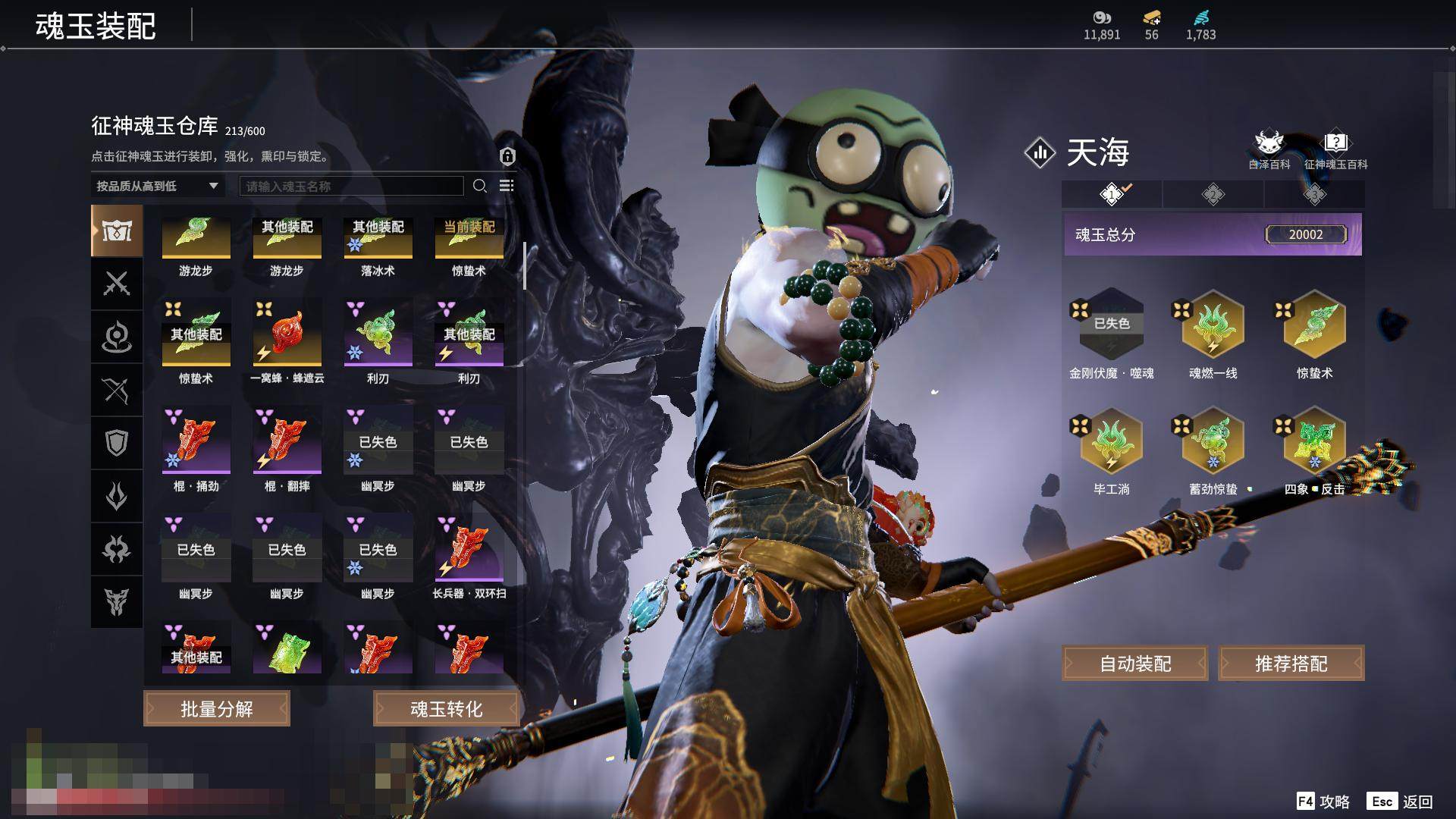Click the soul jade name search field
The height and width of the screenshot is (819, 1456).
(351, 186)
